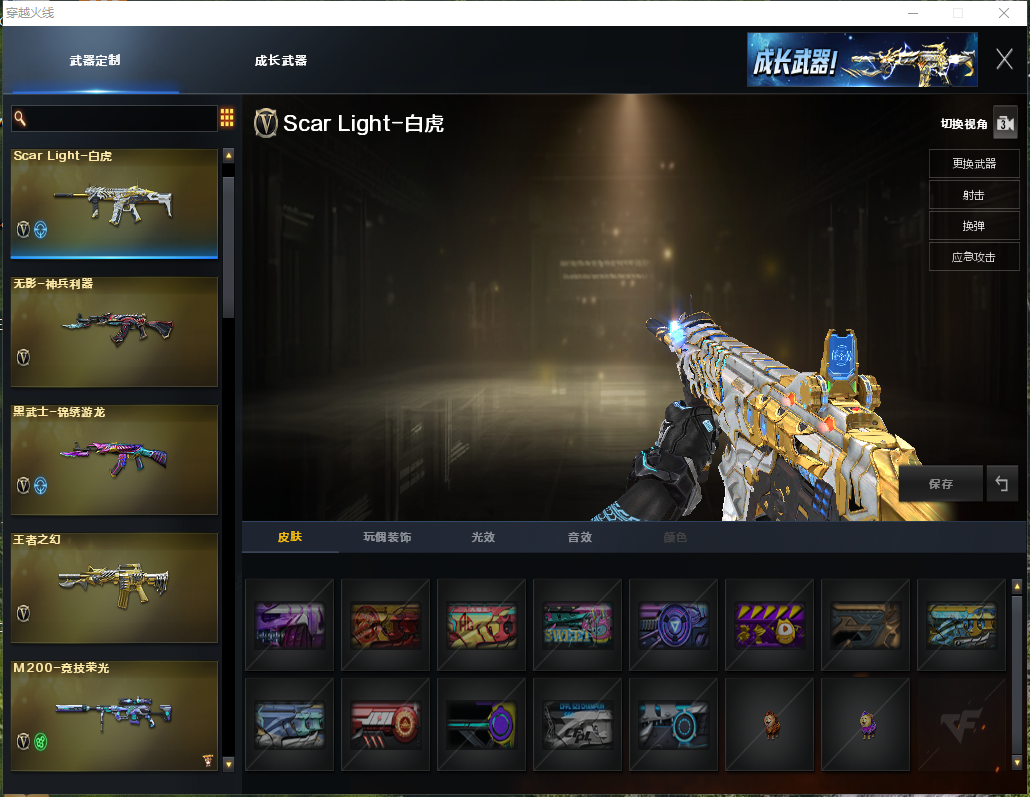Choose the 无影-神兵利器 weapon entry
Viewport: 1030px width, 797px height.
114,331
